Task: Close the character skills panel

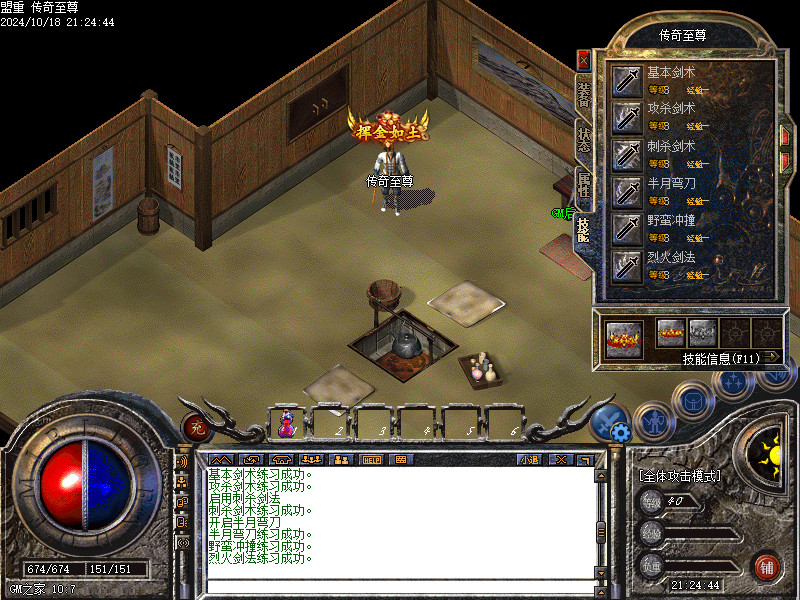Action: [x=584, y=60]
